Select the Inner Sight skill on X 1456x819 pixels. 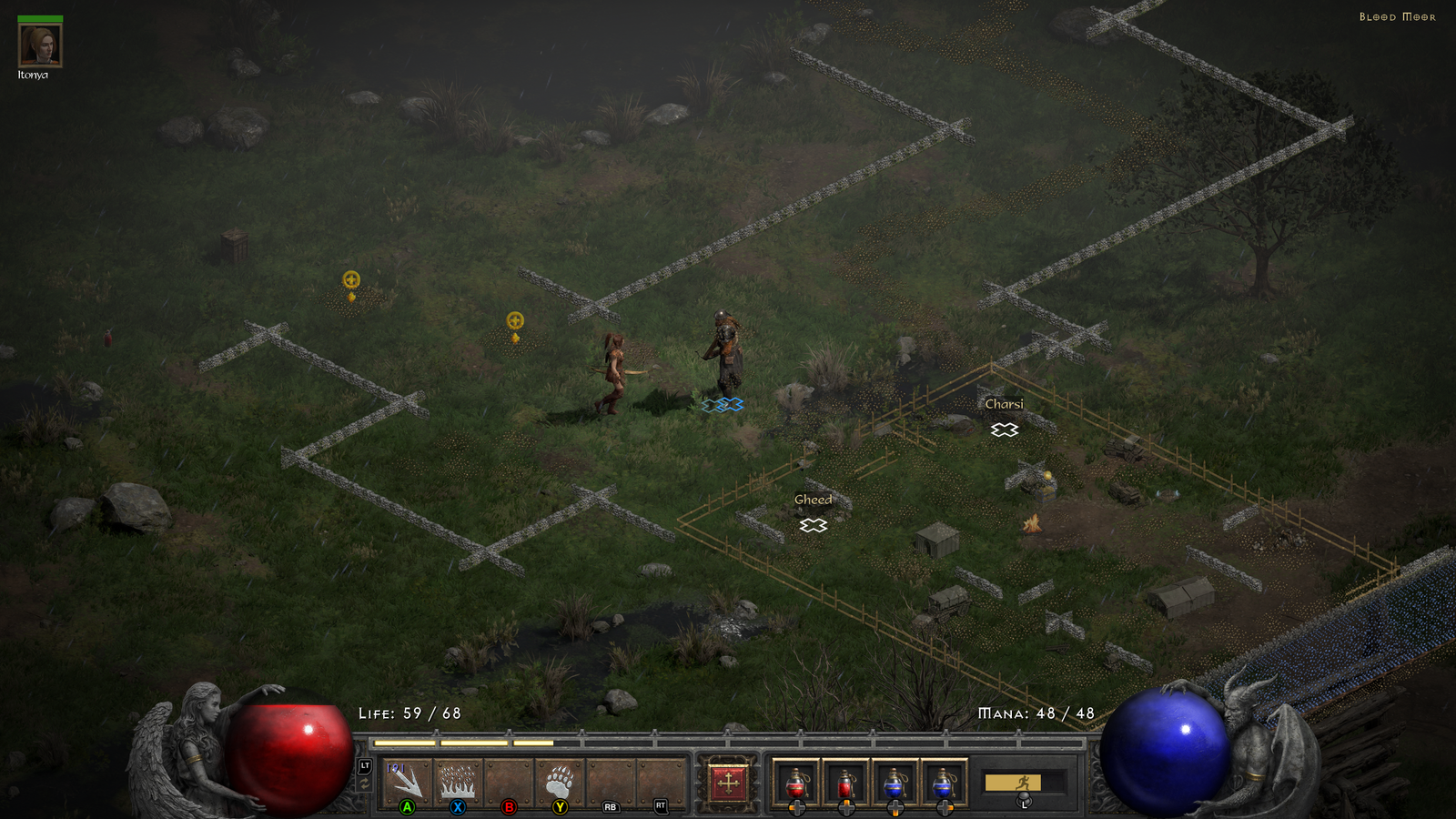click(457, 778)
